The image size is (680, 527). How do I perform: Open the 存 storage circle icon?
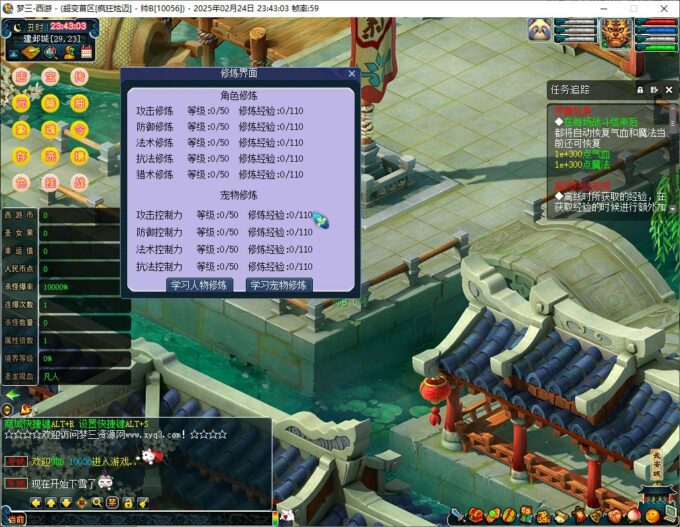coord(21,156)
